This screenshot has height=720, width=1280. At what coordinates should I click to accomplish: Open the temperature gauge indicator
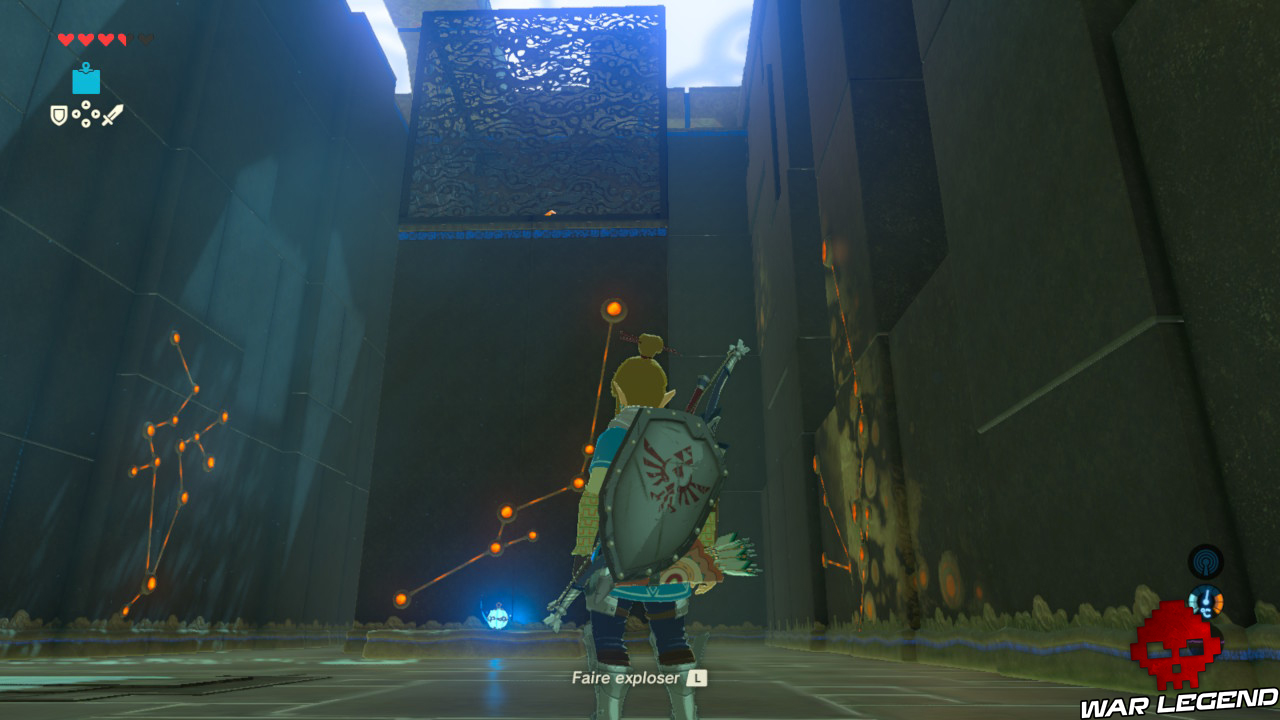tap(1206, 600)
